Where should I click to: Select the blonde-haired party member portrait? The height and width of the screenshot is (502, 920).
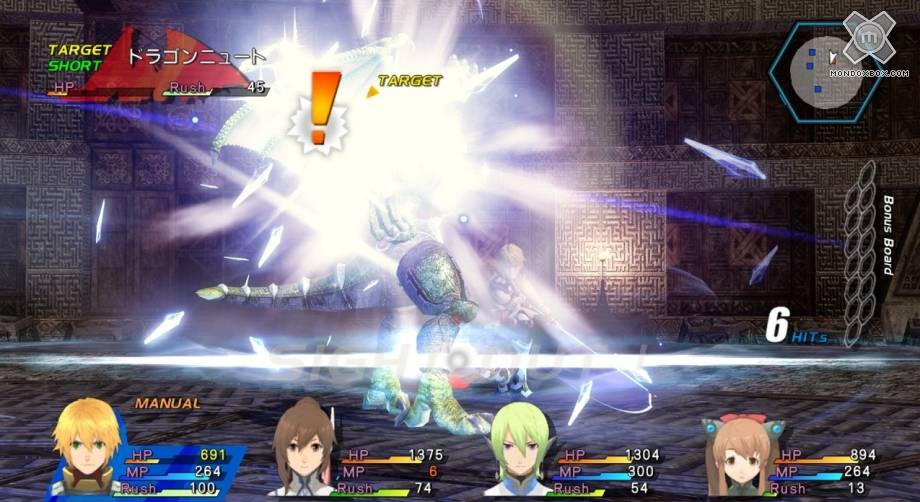[x=88, y=448]
